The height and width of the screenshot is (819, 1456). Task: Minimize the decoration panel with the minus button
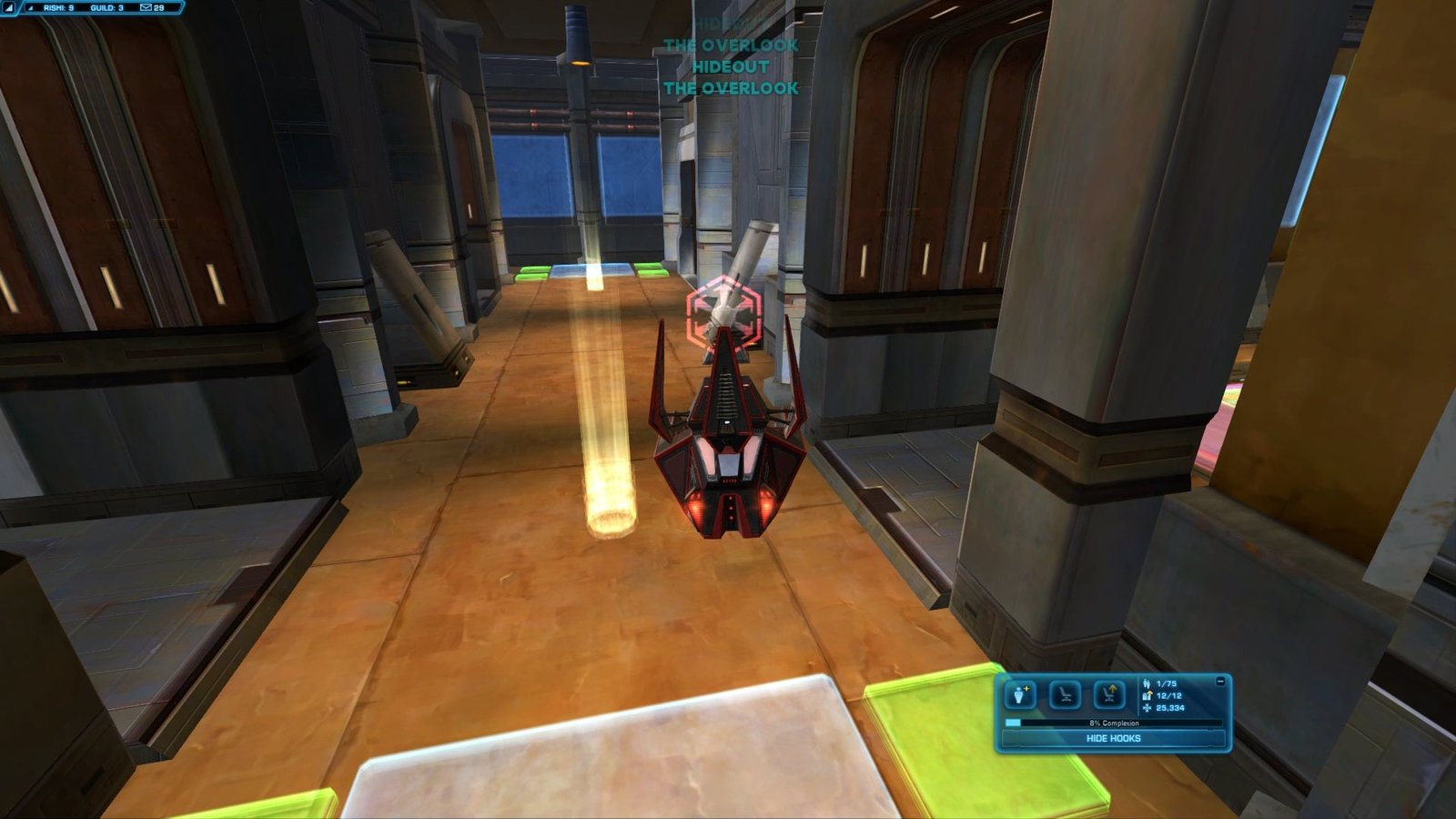pos(1220,681)
